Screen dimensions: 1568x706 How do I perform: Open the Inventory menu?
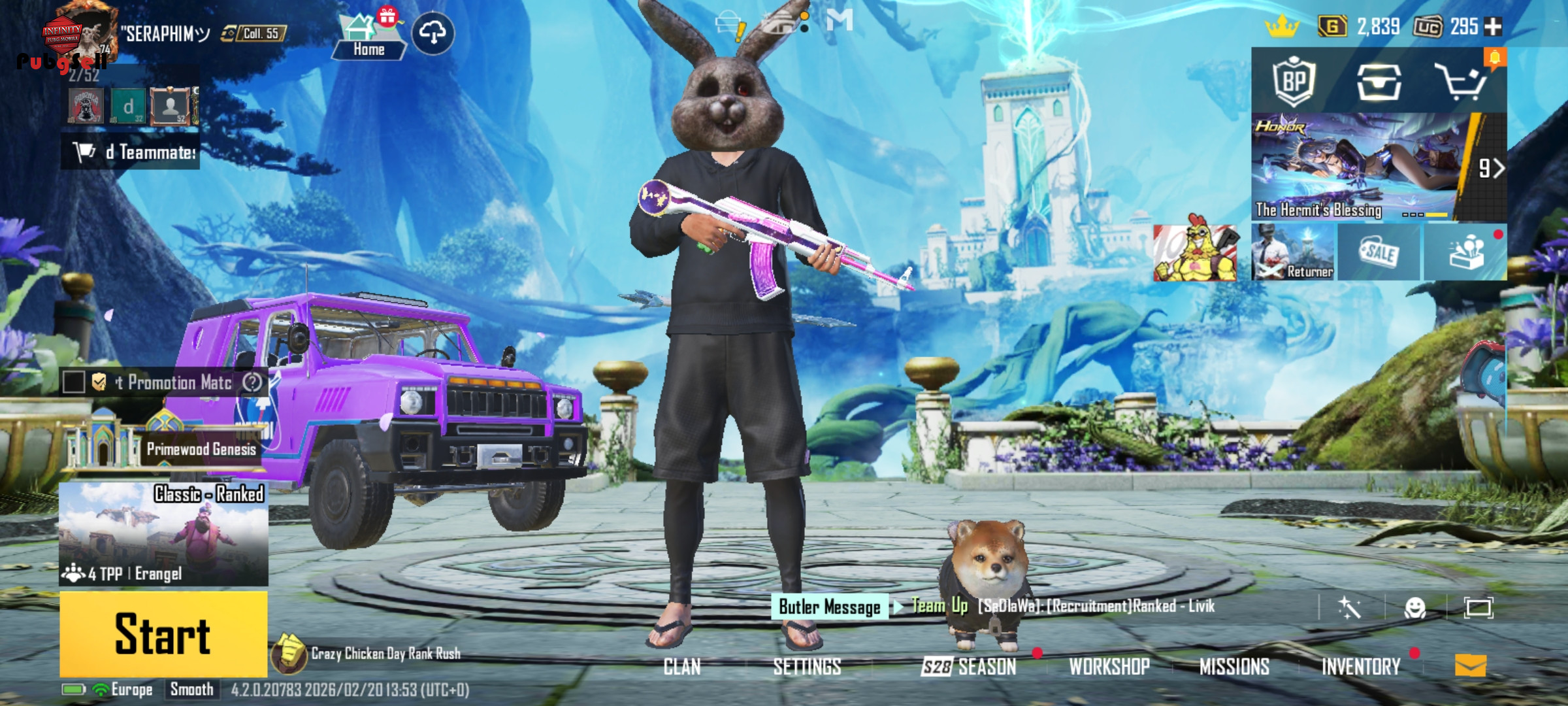point(1361,667)
